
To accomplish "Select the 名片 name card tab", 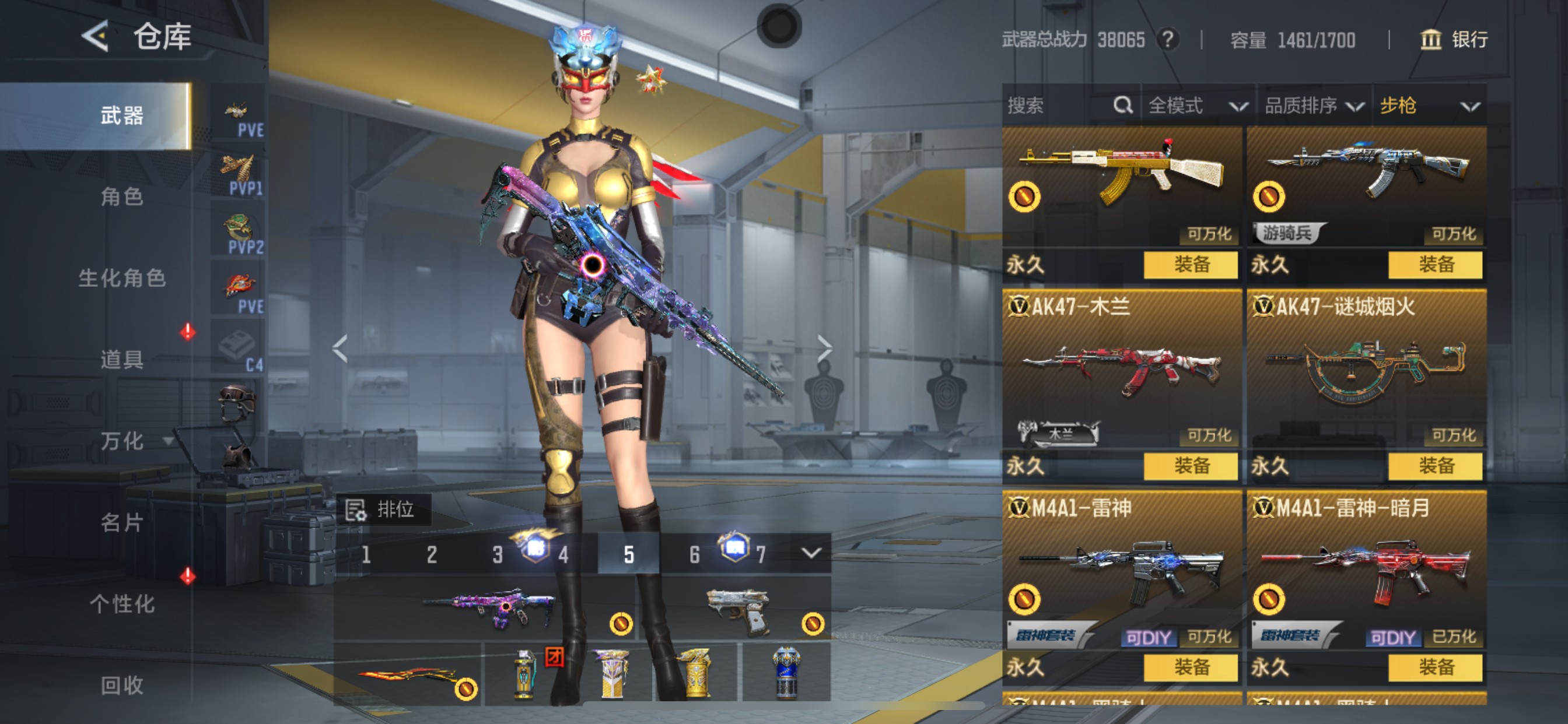I will [x=122, y=522].
